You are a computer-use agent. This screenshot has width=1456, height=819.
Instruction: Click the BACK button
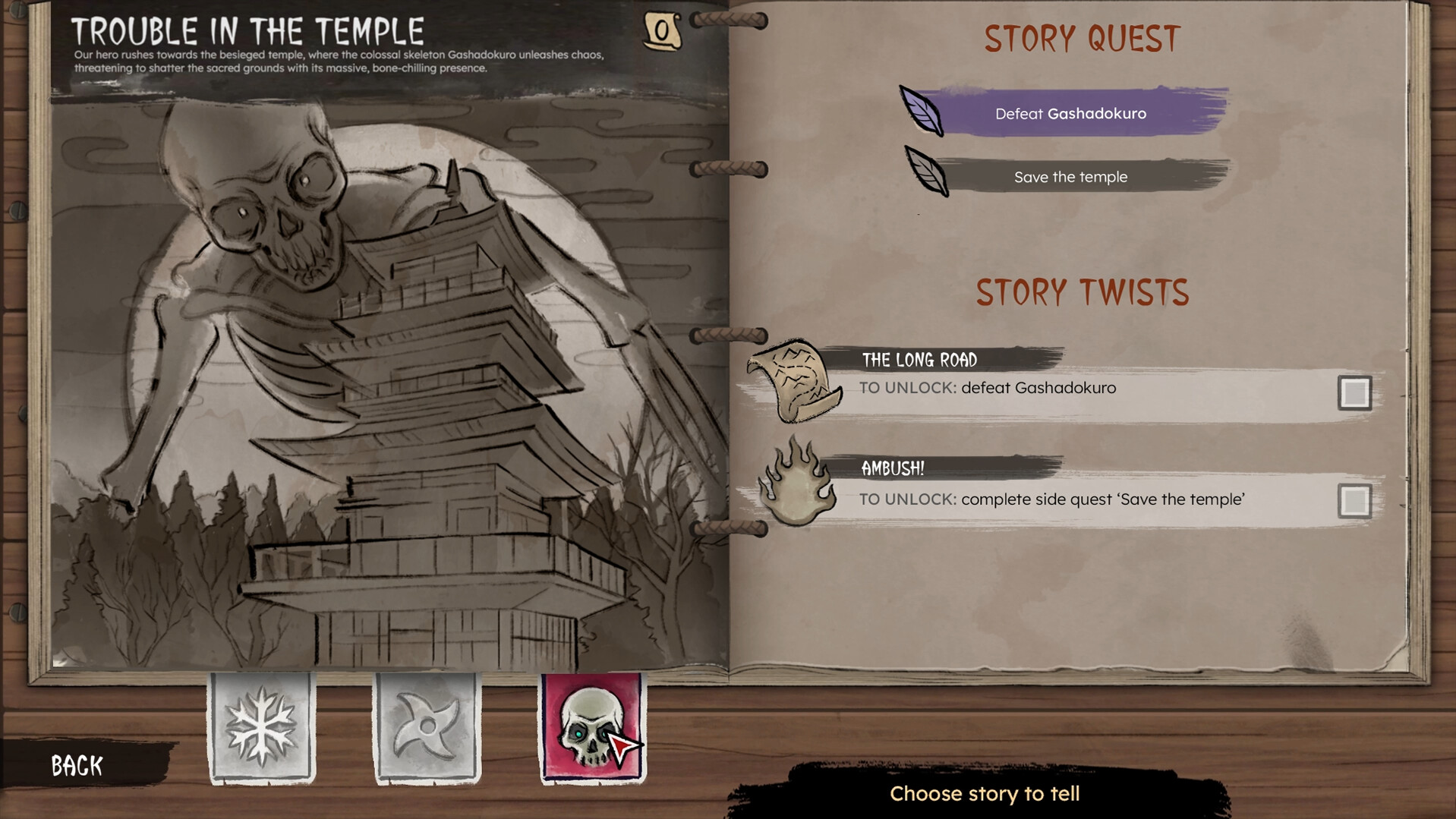tap(76, 765)
